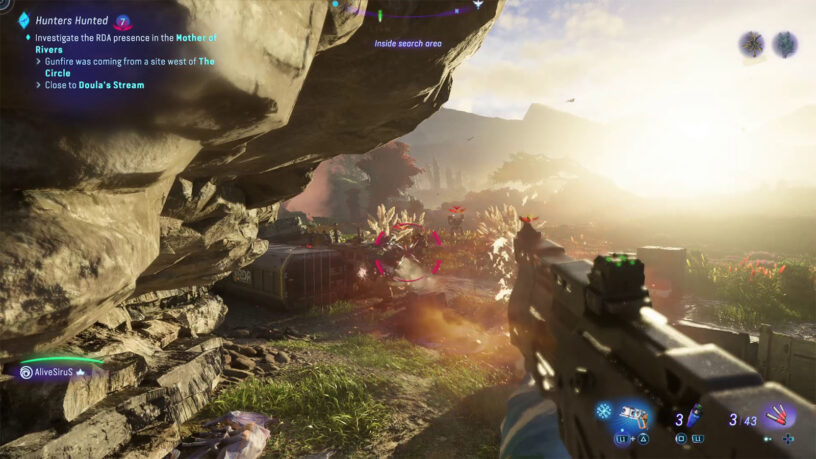
Task: Select the dark leafy plant icon
Action: point(785,43)
